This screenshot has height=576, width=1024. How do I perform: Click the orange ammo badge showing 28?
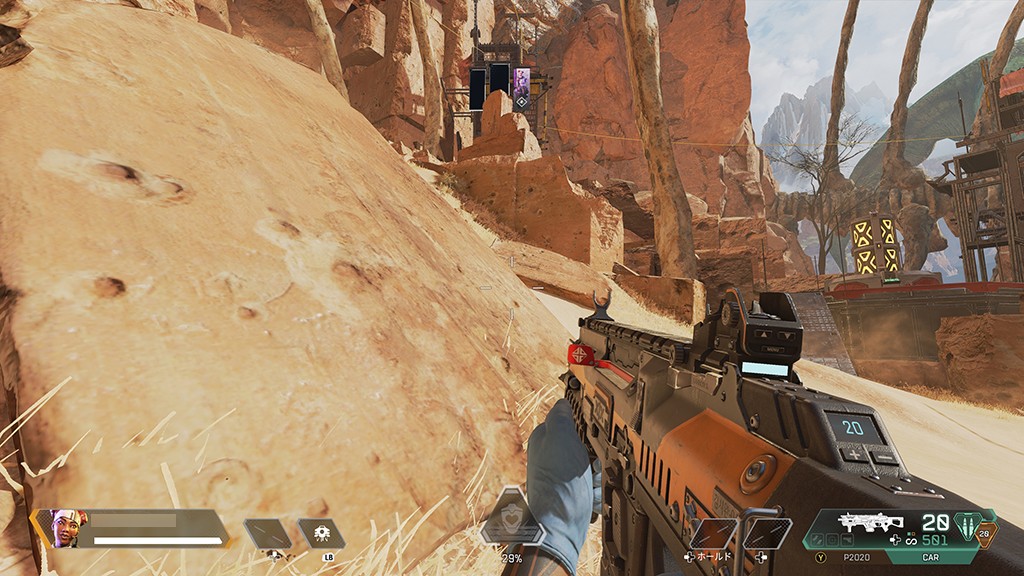pyautogui.click(x=986, y=534)
